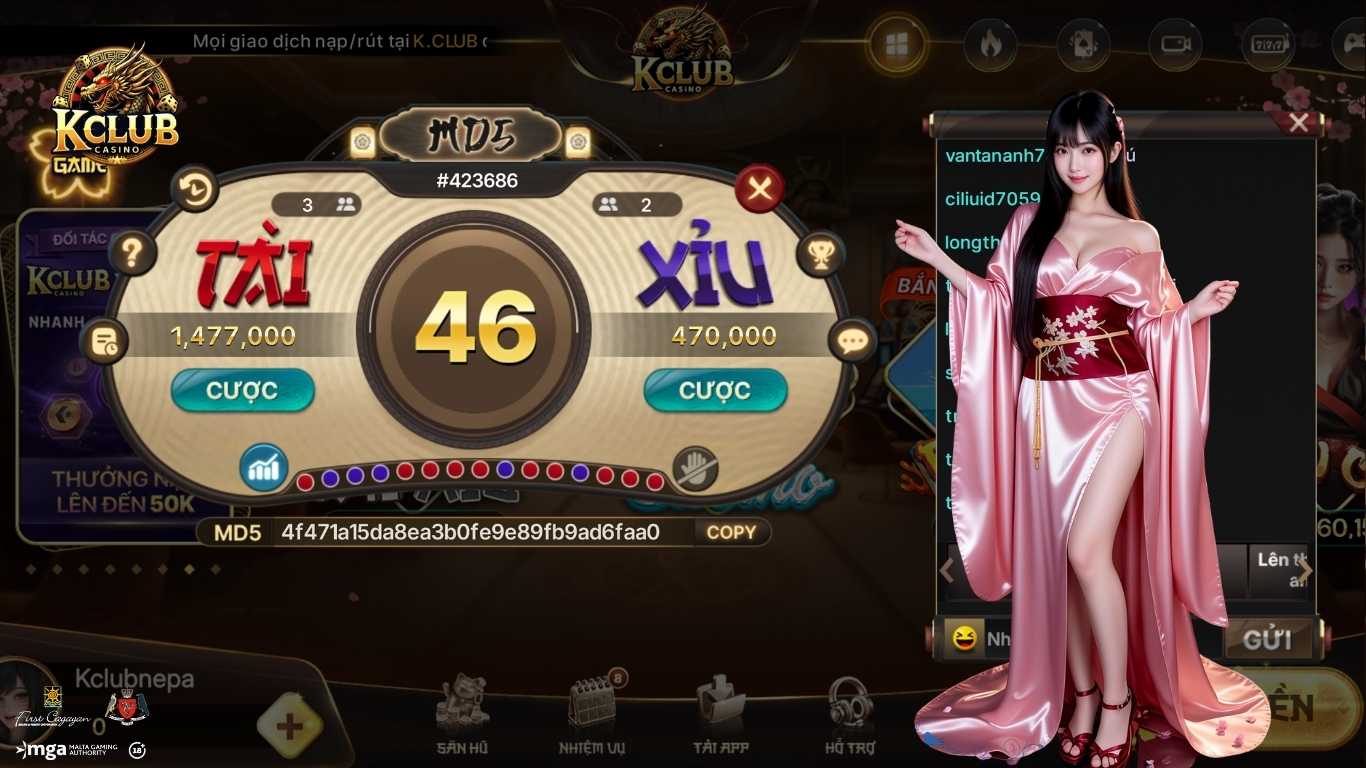View statistics with the blue chart icon
This screenshot has width=1366, height=768.
coord(263,465)
